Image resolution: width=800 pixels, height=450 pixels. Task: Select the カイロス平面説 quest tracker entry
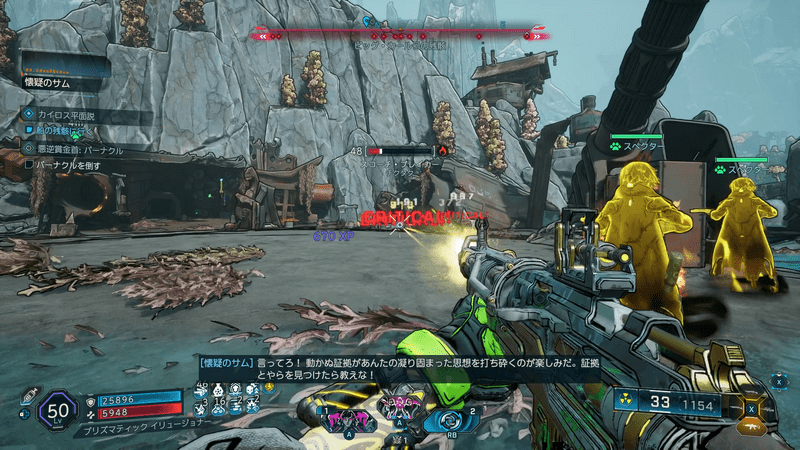(62, 116)
